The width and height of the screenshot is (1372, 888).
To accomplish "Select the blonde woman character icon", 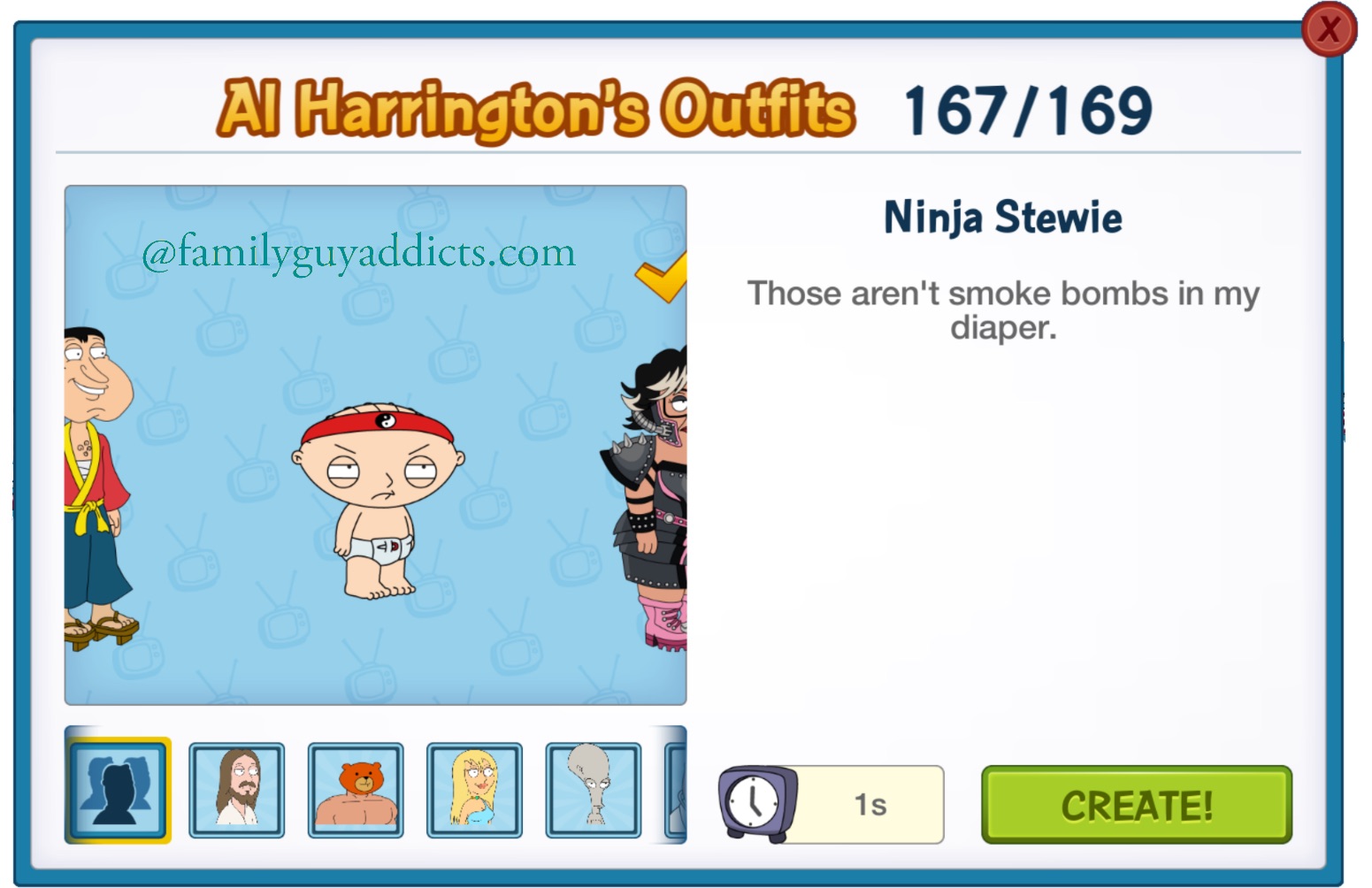I will point(474,788).
